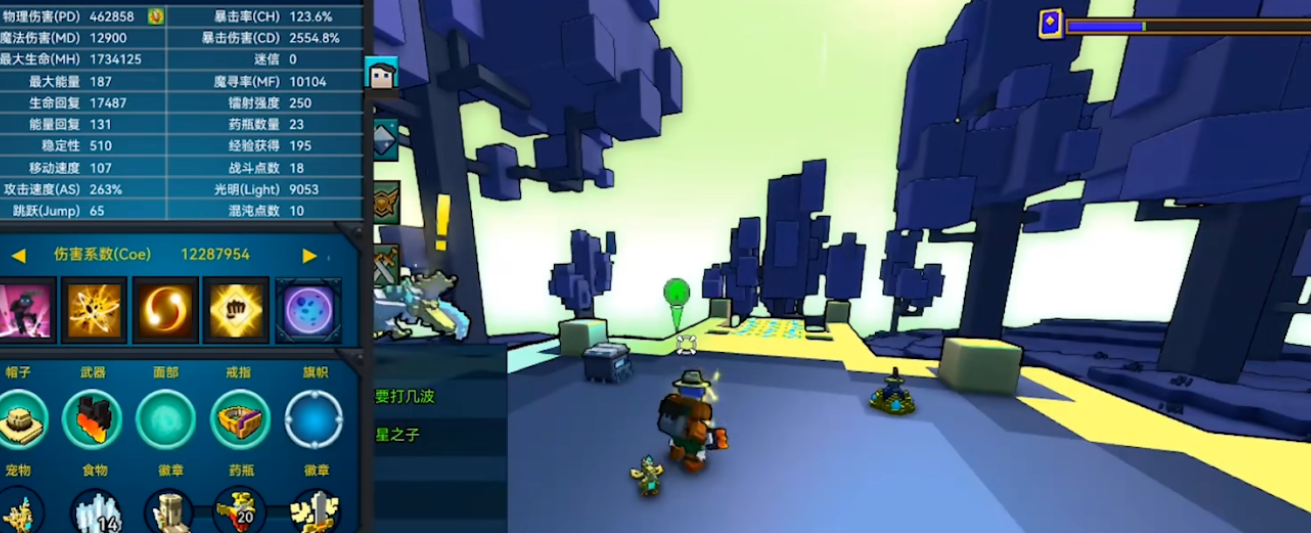Click the right arrow beside 伤害系数 value

click(309, 256)
